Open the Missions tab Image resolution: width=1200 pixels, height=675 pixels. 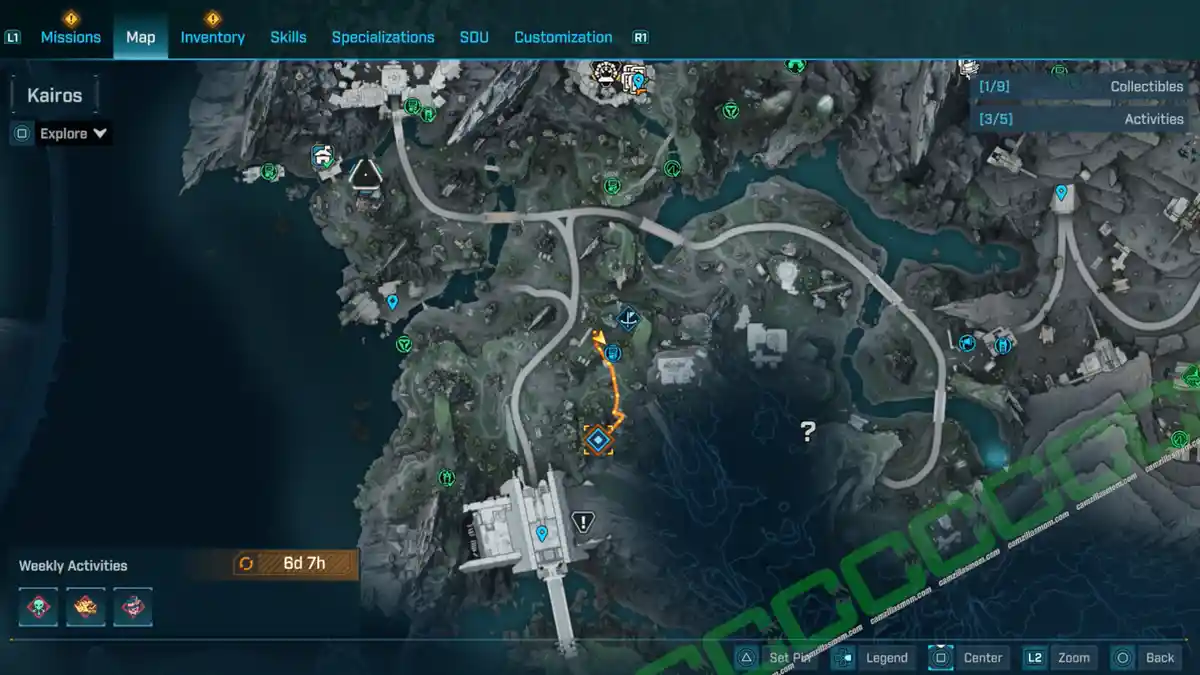tap(70, 37)
